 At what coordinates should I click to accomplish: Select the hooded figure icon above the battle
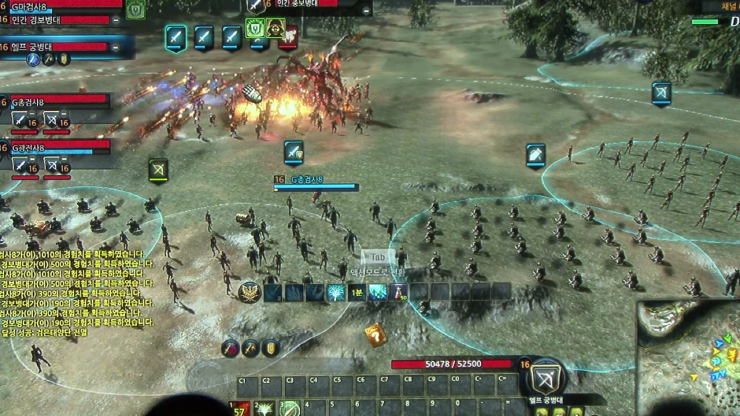pyautogui.click(x=275, y=28)
